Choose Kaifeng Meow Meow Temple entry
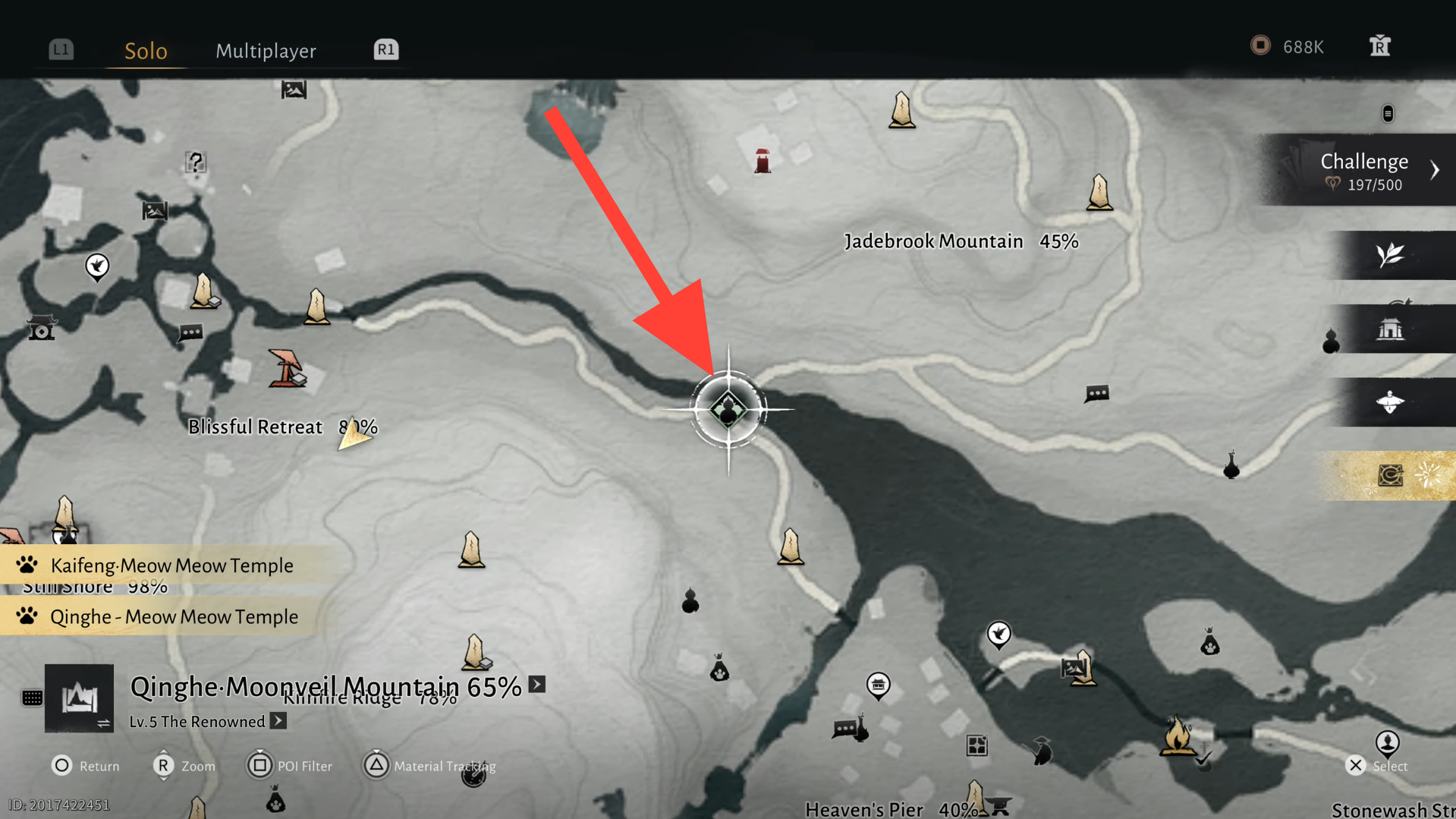The image size is (1456, 819). coord(171,565)
